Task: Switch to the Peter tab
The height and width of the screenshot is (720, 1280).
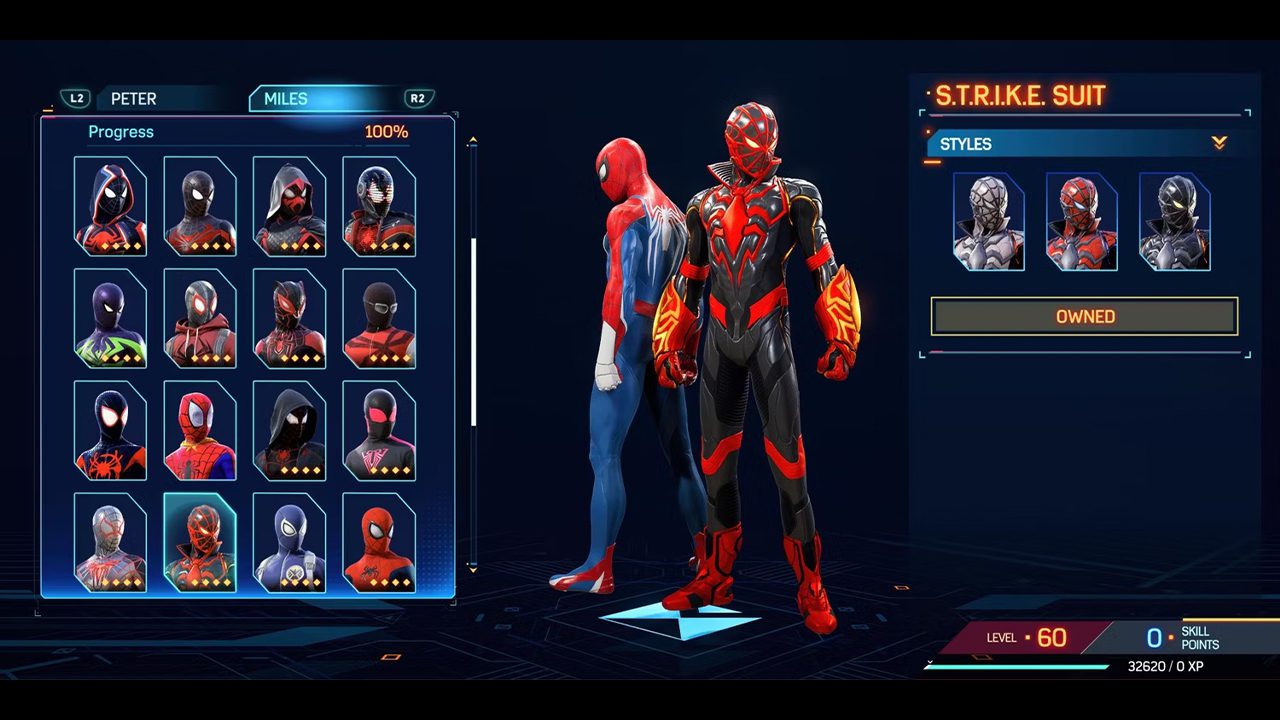Action: tap(133, 99)
